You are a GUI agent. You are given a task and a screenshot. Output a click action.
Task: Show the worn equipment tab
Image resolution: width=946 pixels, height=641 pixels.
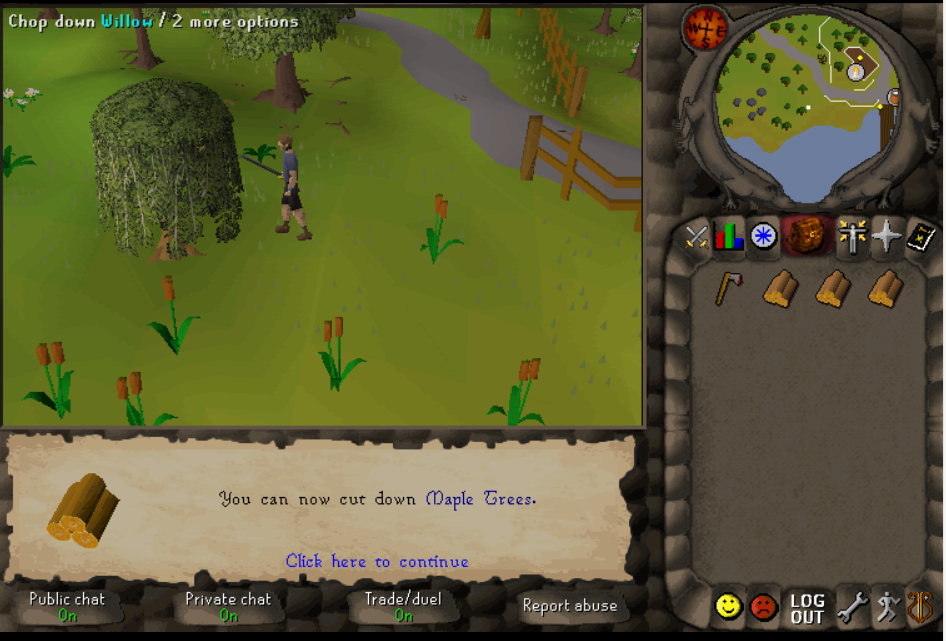pyautogui.click(x=851, y=237)
